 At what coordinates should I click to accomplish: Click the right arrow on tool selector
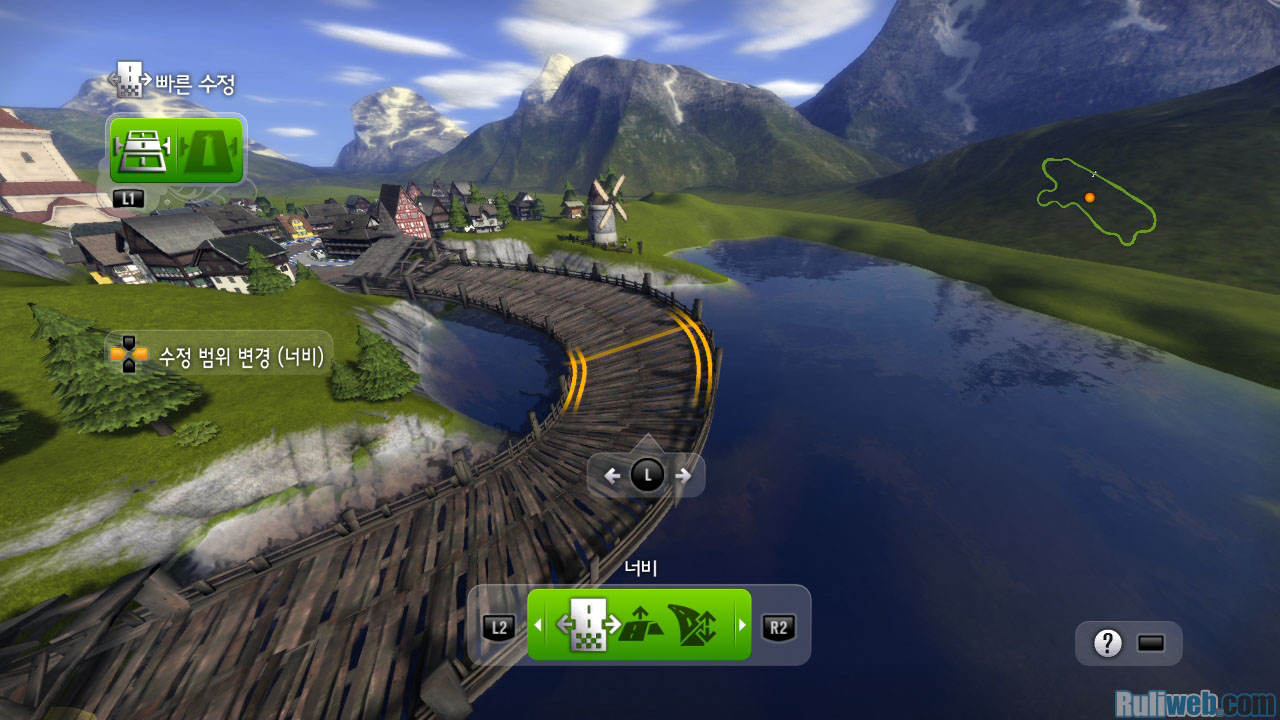click(x=741, y=626)
